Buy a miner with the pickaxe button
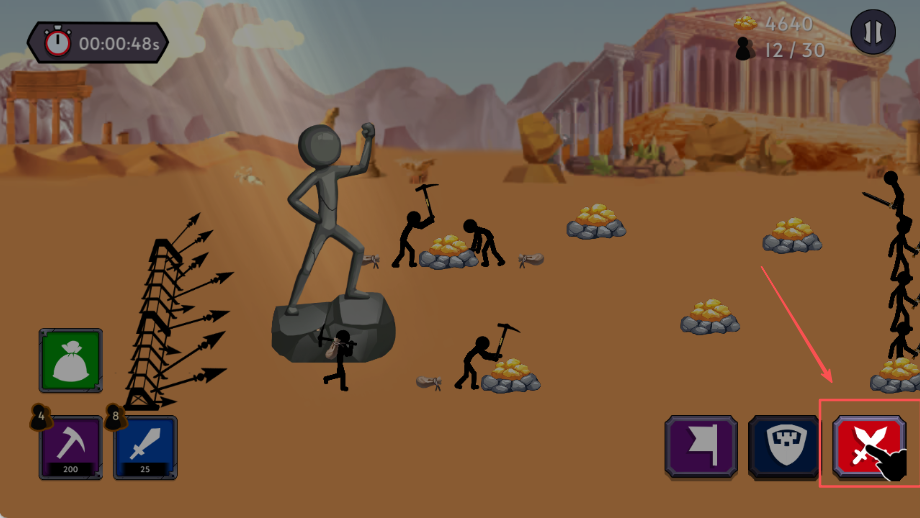The image size is (920, 518). point(71,447)
